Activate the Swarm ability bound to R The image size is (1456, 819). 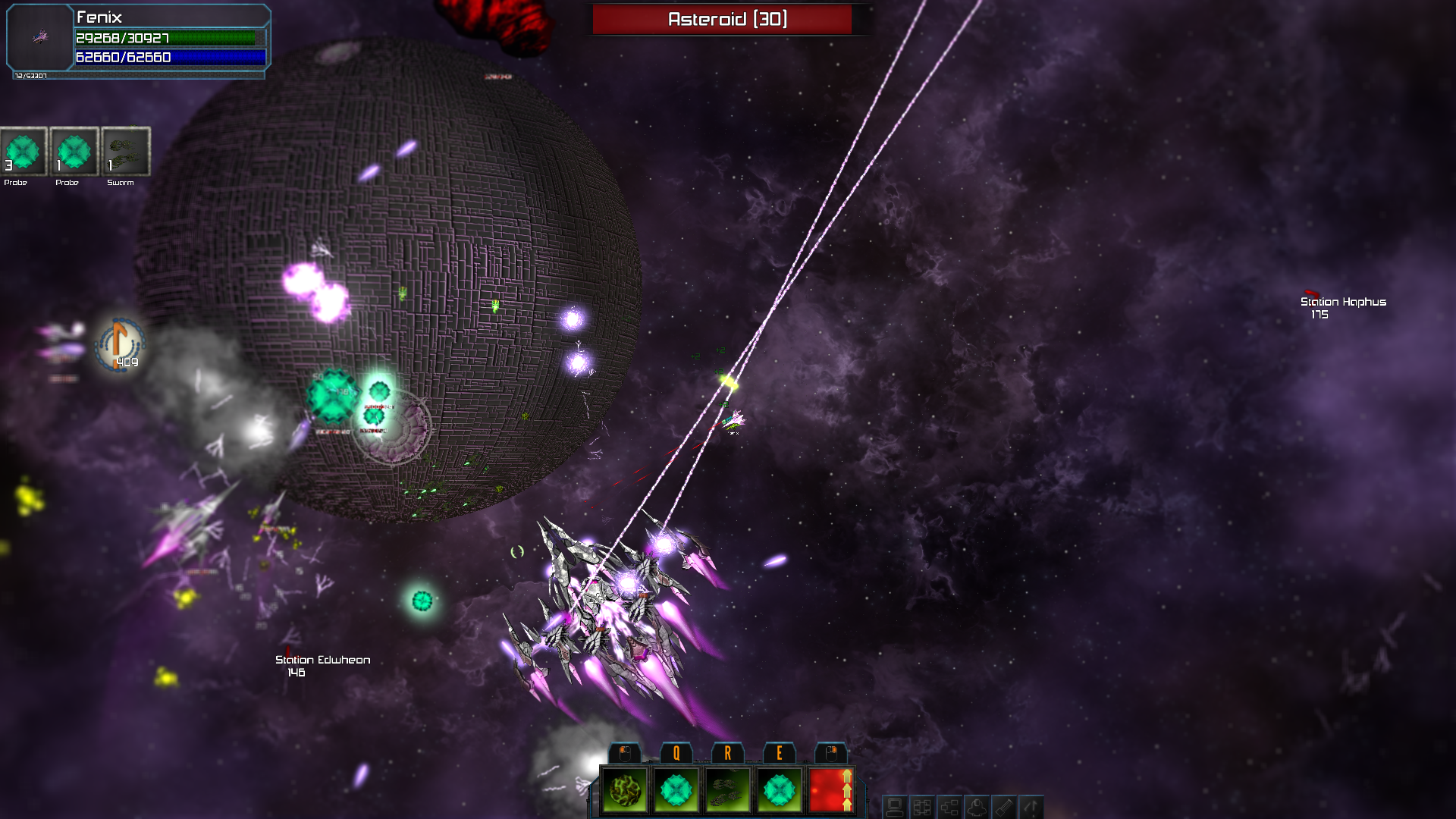[729, 791]
